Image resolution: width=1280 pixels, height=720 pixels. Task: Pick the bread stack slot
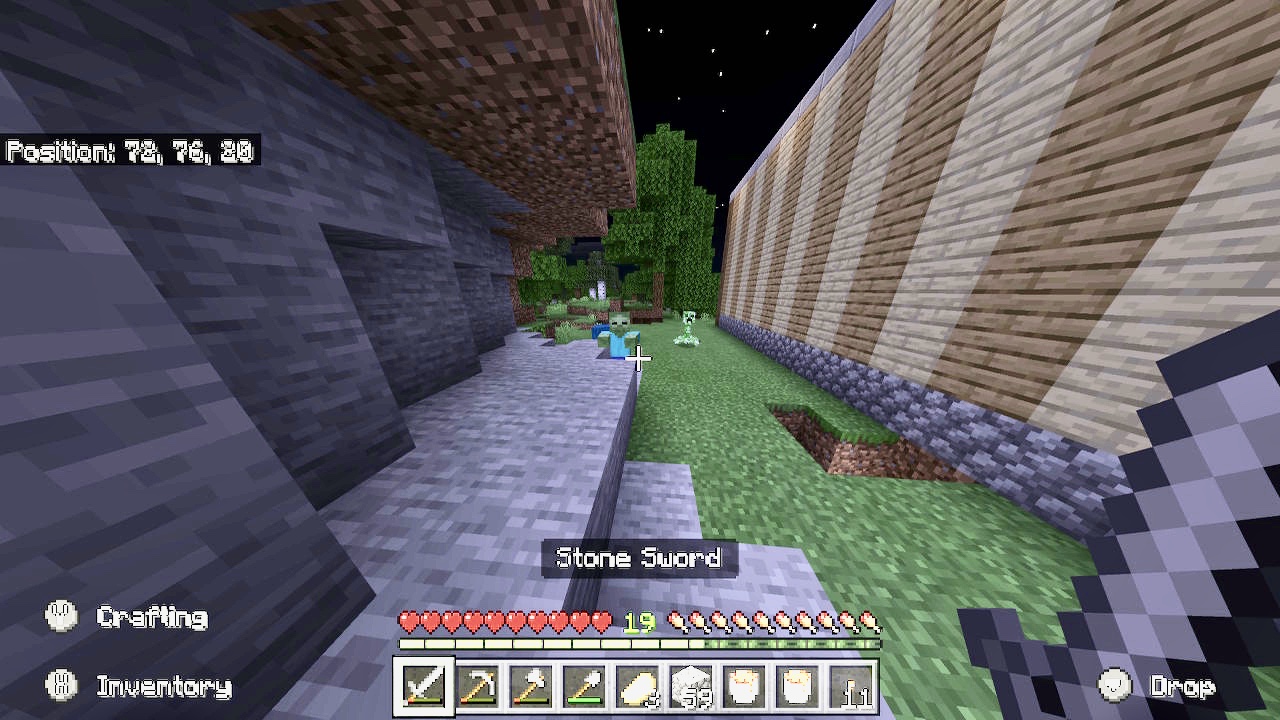pyautogui.click(x=639, y=686)
